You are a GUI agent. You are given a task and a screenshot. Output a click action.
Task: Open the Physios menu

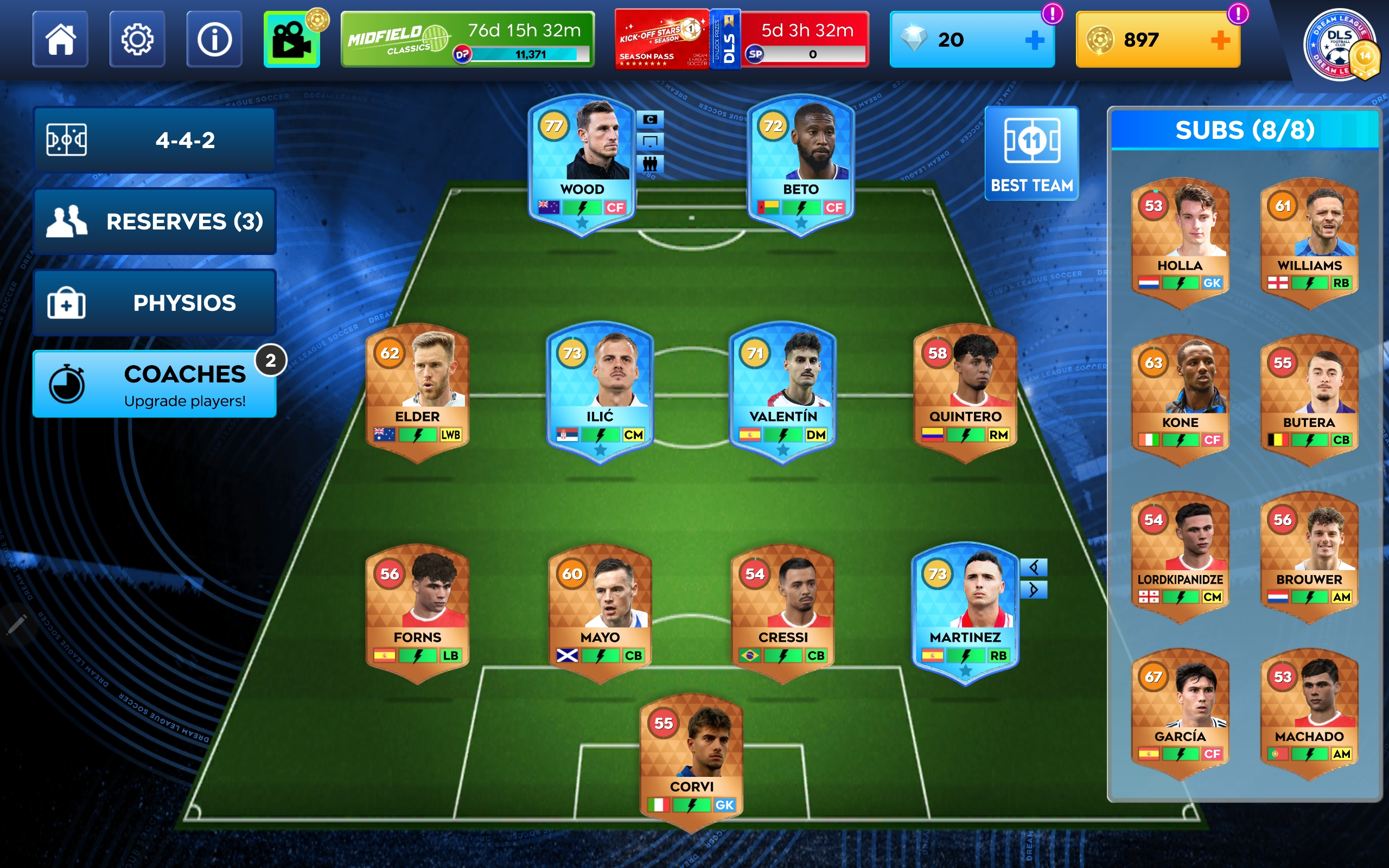(x=155, y=303)
